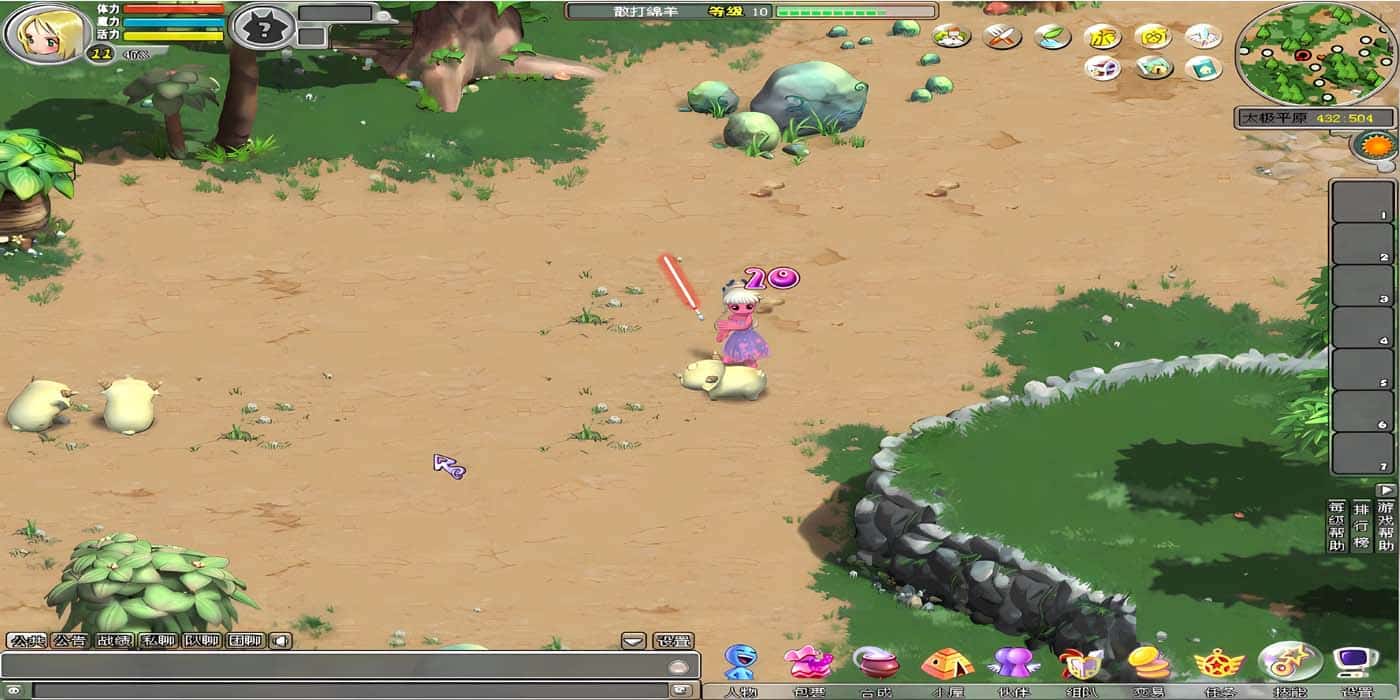The image size is (1400, 700).
Task: Switch to the 队聊 team chat tab
Action: tap(201, 641)
